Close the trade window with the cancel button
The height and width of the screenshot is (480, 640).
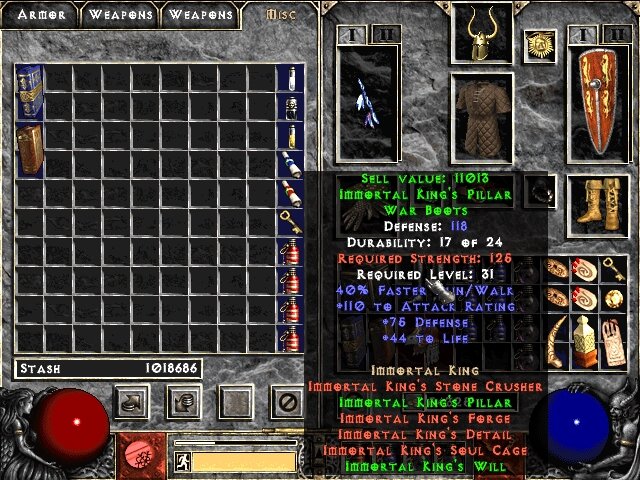point(287,402)
